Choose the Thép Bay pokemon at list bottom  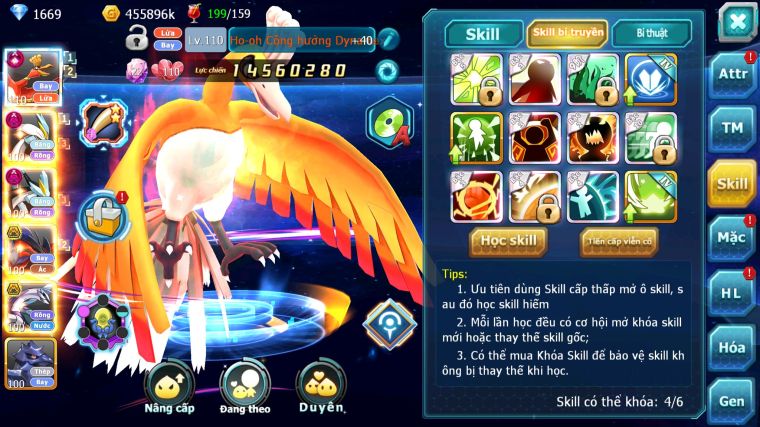(x=30, y=364)
